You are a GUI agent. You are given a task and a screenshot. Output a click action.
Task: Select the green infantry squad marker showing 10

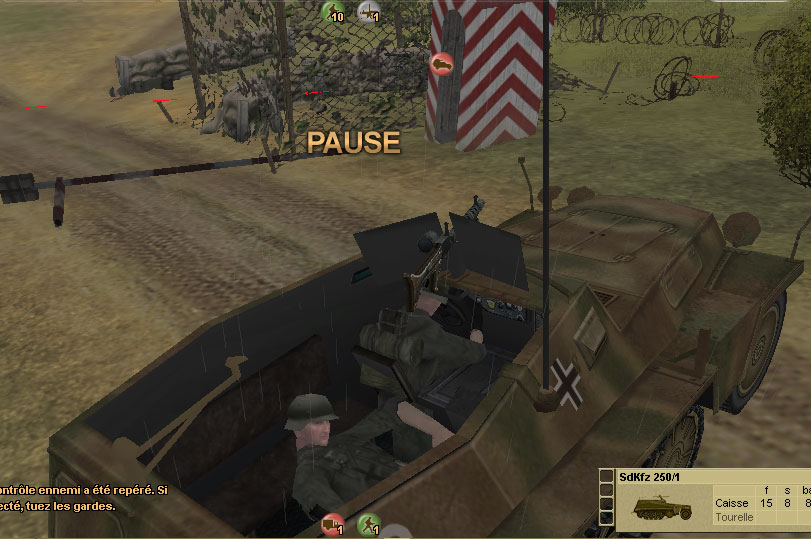pos(332,12)
